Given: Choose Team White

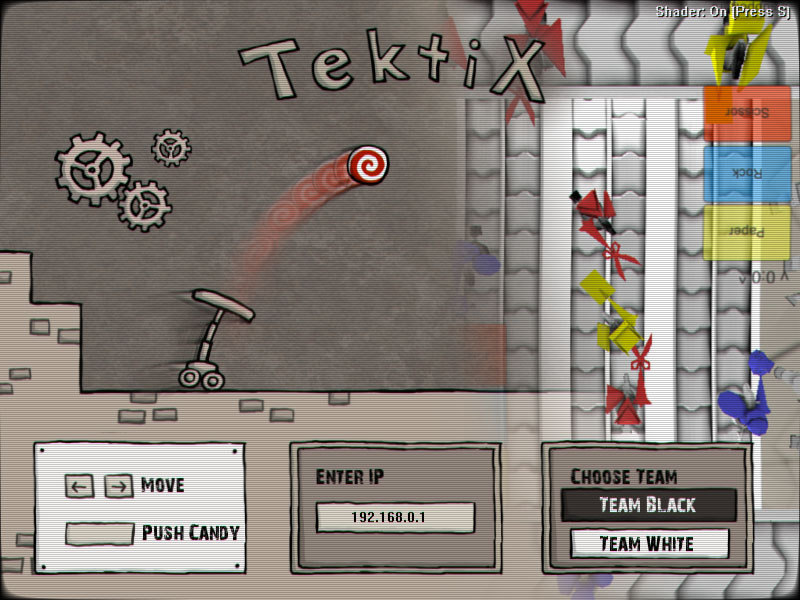Looking at the screenshot, I should pos(648,544).
